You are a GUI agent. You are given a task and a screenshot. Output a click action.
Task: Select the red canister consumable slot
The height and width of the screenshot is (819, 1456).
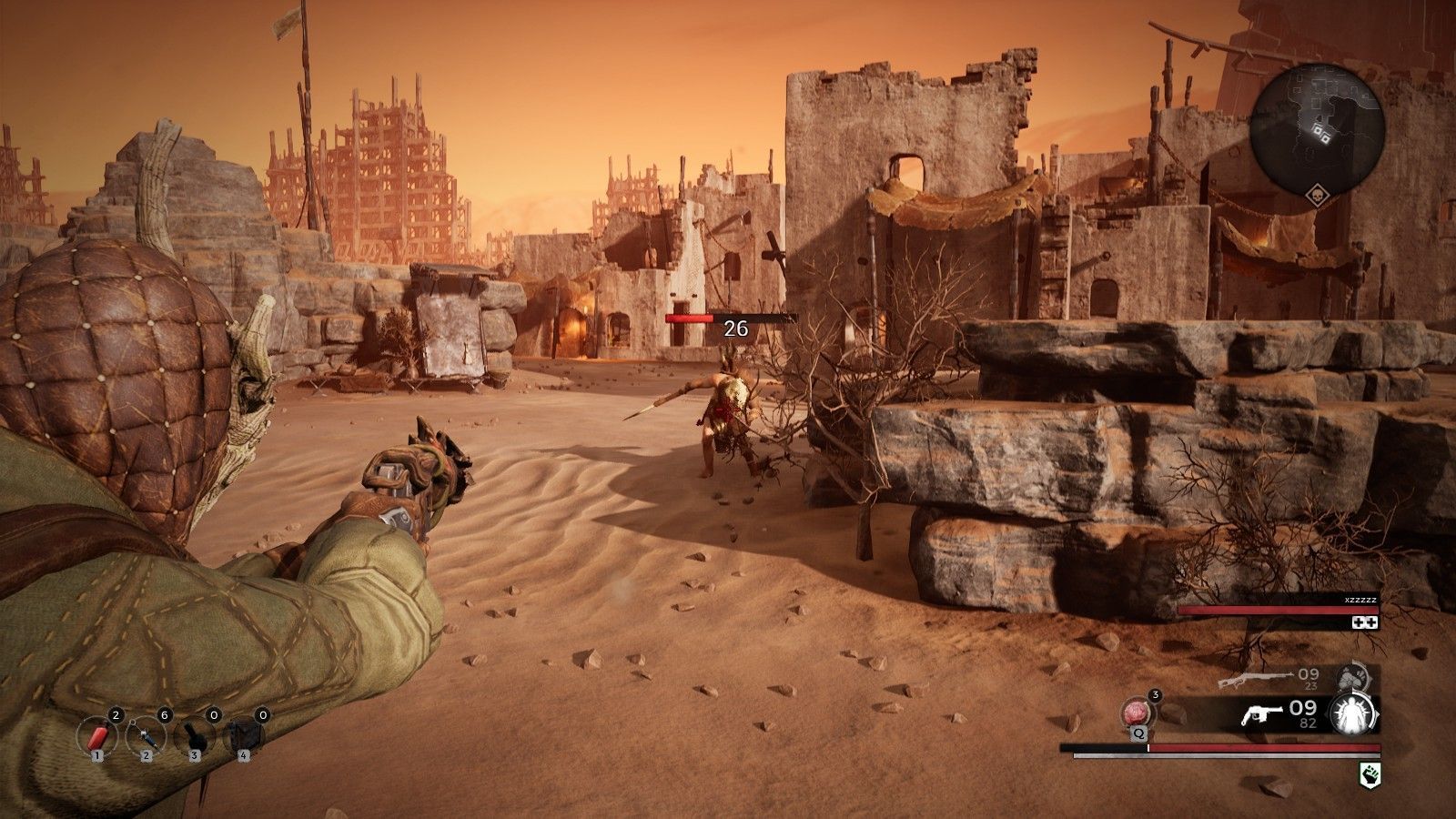pyautogui.click(x=96, y=733)
